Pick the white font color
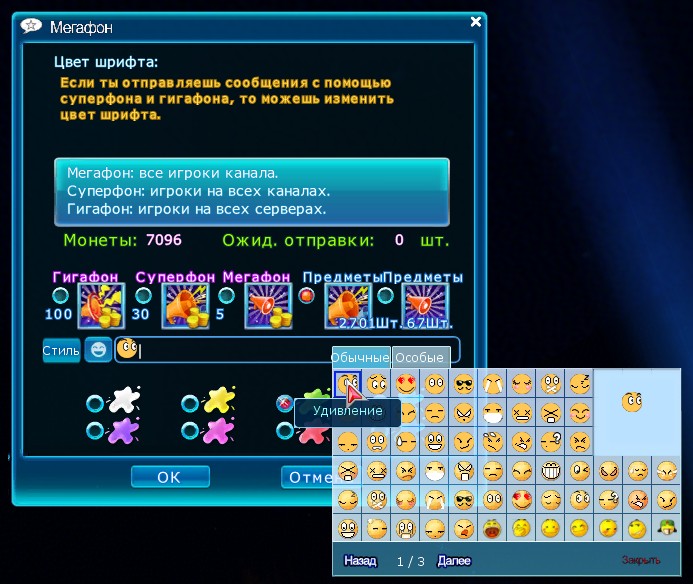Viewport: 693px width, 584px height. (94, 403)
